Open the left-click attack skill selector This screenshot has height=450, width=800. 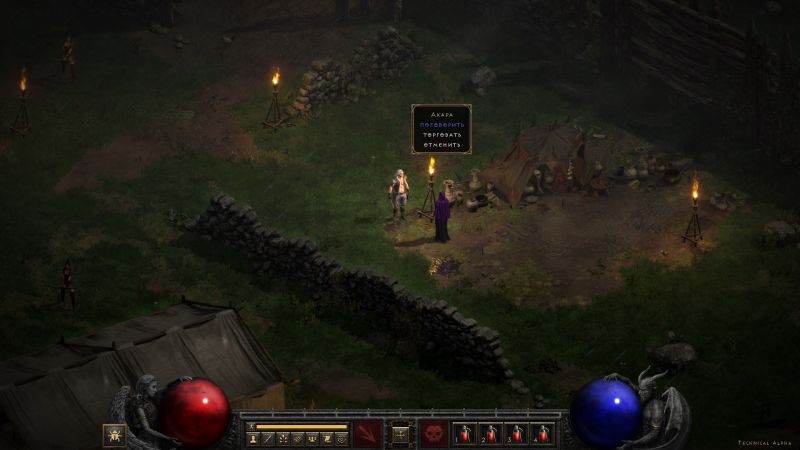click(367, 434)
